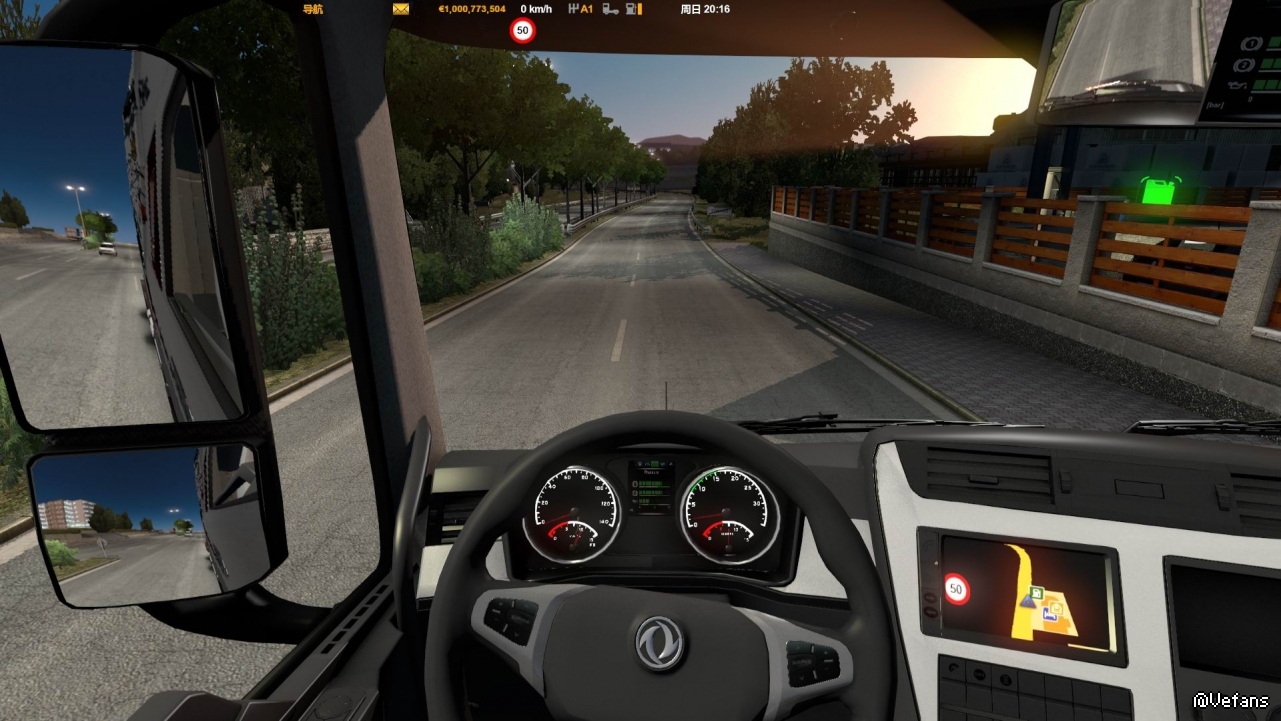Open the mail envelope icon
1281x721 pixels.
pyautogui.click(x=401, y=9)
